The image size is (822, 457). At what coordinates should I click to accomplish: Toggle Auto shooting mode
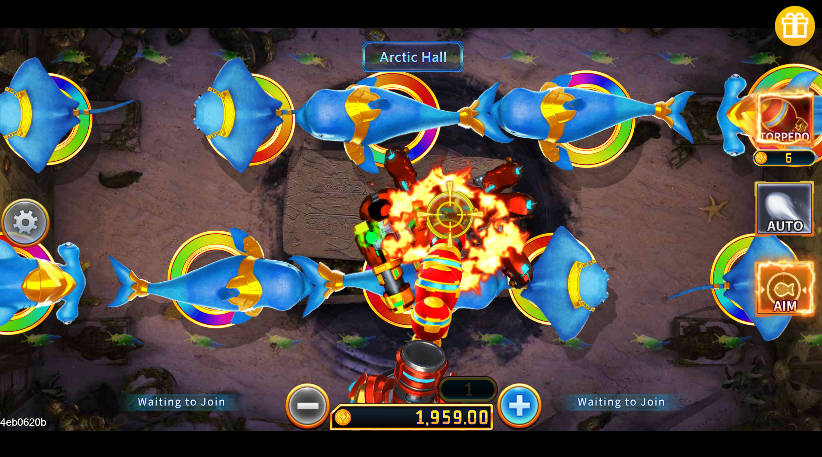click(784, 209)
